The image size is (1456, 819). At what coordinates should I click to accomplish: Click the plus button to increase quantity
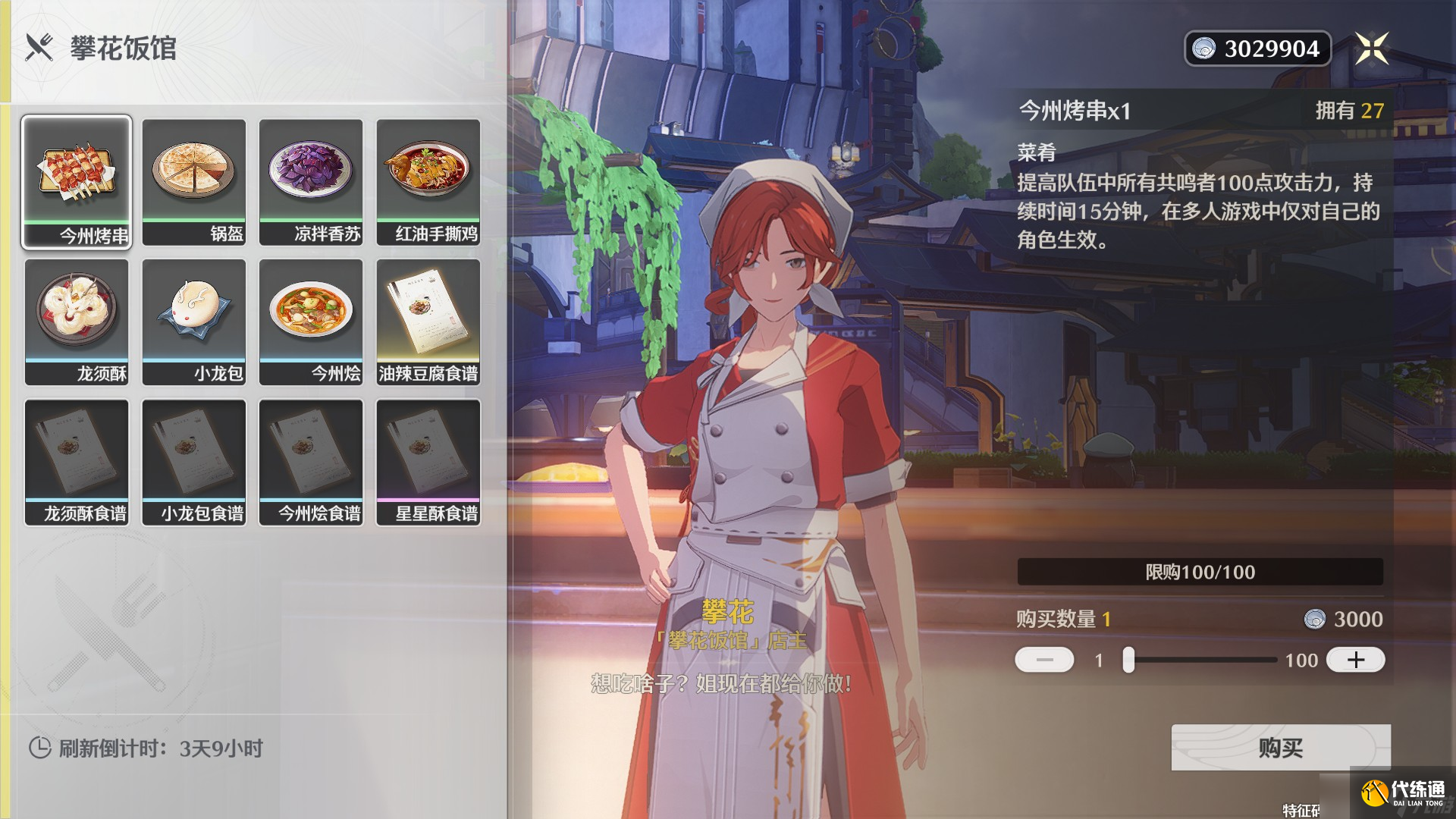(1355, 660)
